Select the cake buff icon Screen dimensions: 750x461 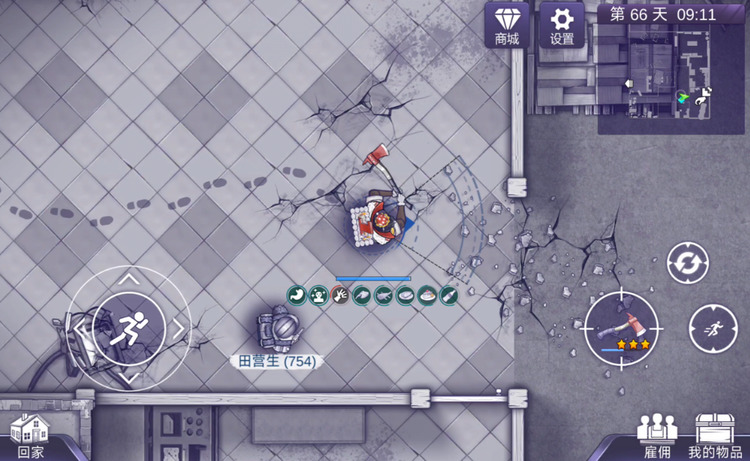pyautogui.click(x=427, y=295)
